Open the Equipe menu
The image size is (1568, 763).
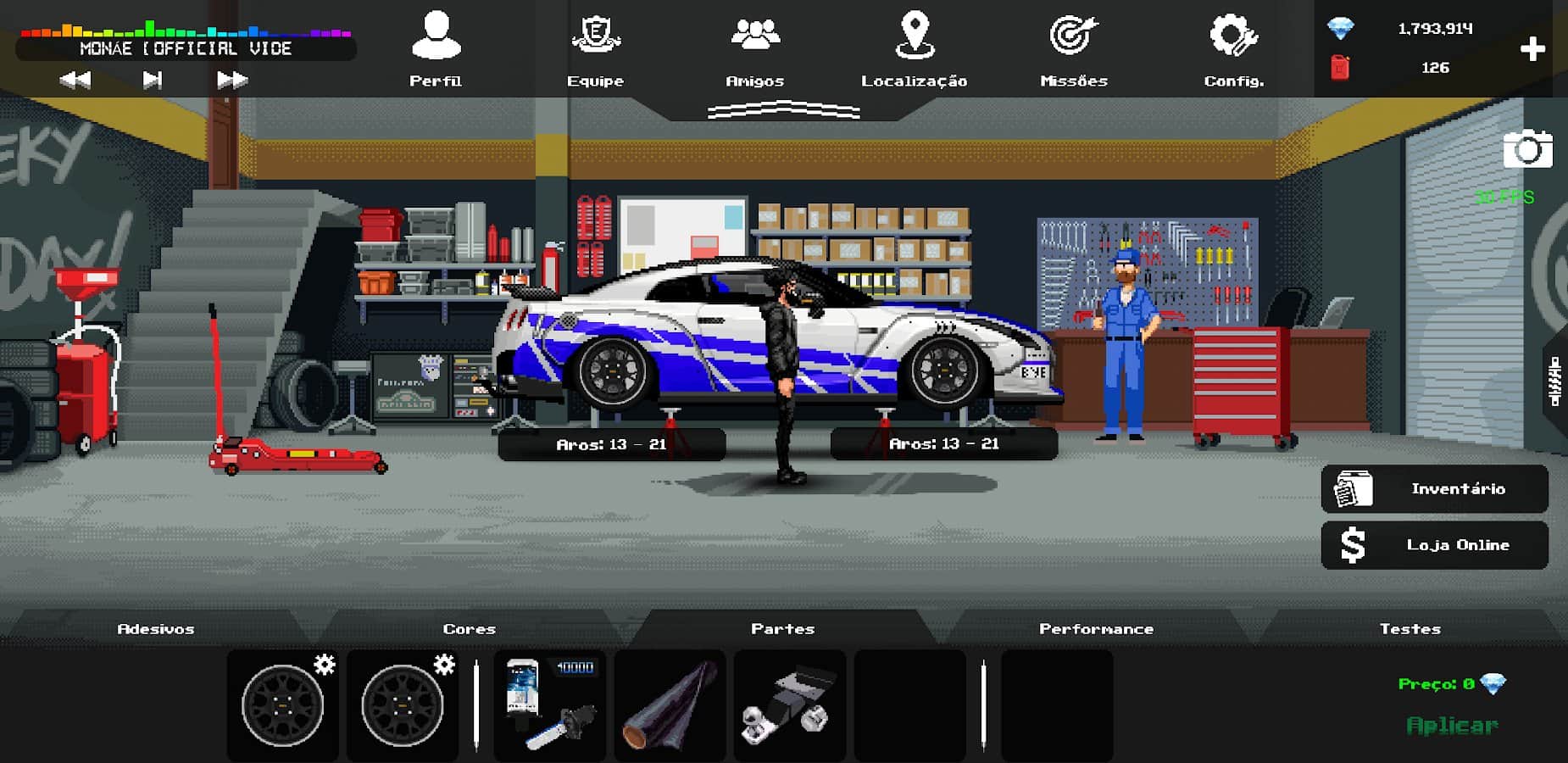coord(595,49)
